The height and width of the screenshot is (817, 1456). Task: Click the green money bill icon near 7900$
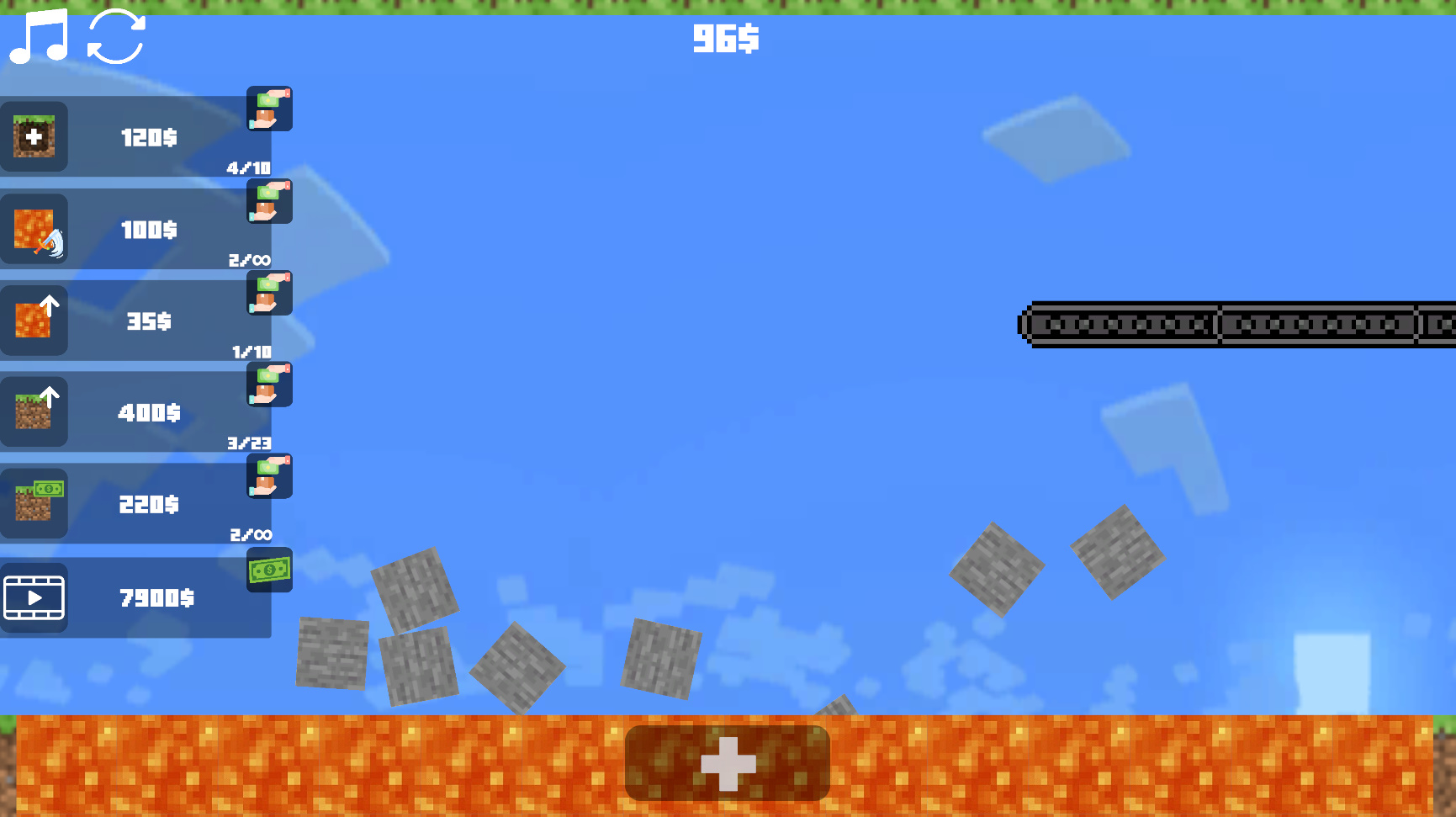coord(268,570)
